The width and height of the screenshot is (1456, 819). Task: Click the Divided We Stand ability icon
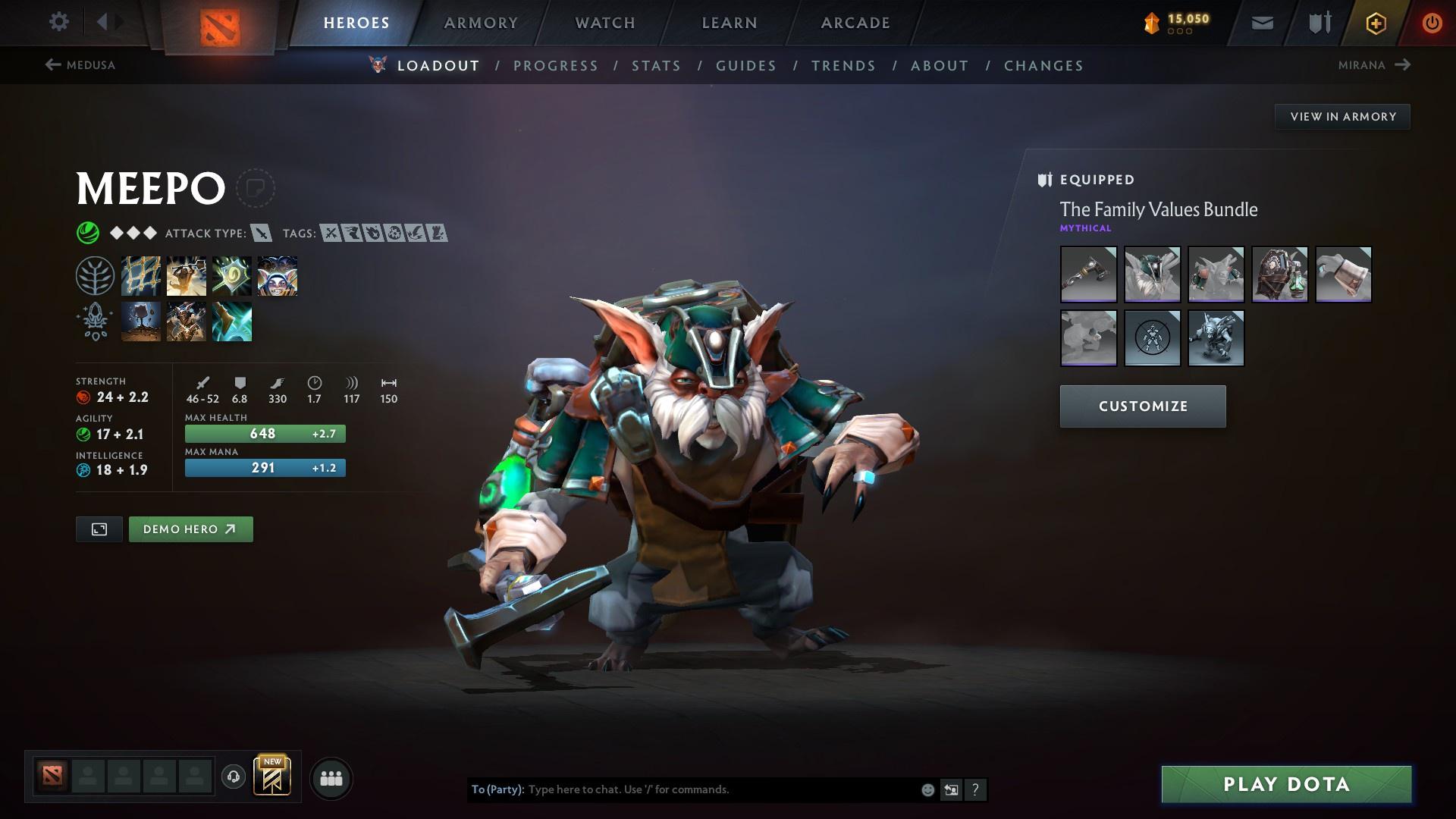point(278,275)
